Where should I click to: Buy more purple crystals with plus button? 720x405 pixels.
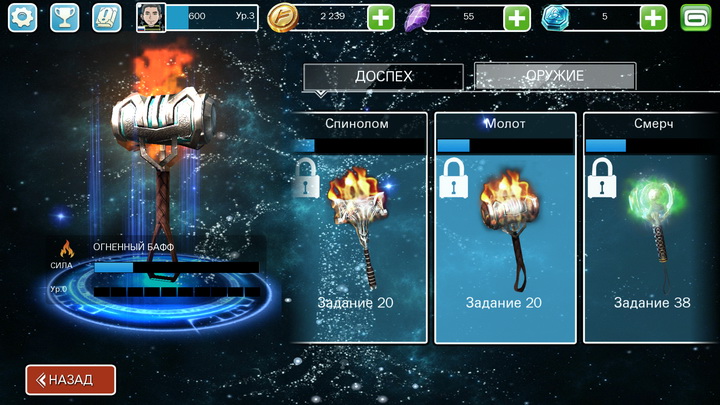tap(516, 17)
